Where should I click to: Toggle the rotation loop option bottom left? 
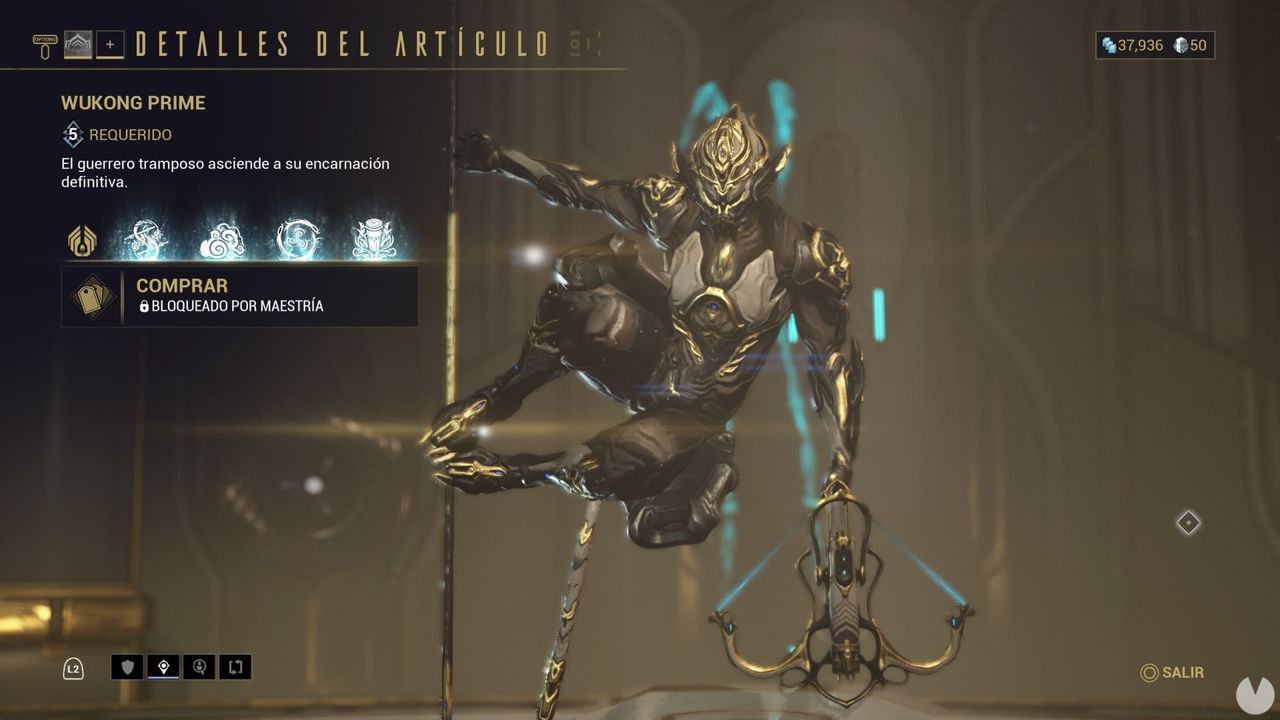pyautogui.click(x=236, y=667)
